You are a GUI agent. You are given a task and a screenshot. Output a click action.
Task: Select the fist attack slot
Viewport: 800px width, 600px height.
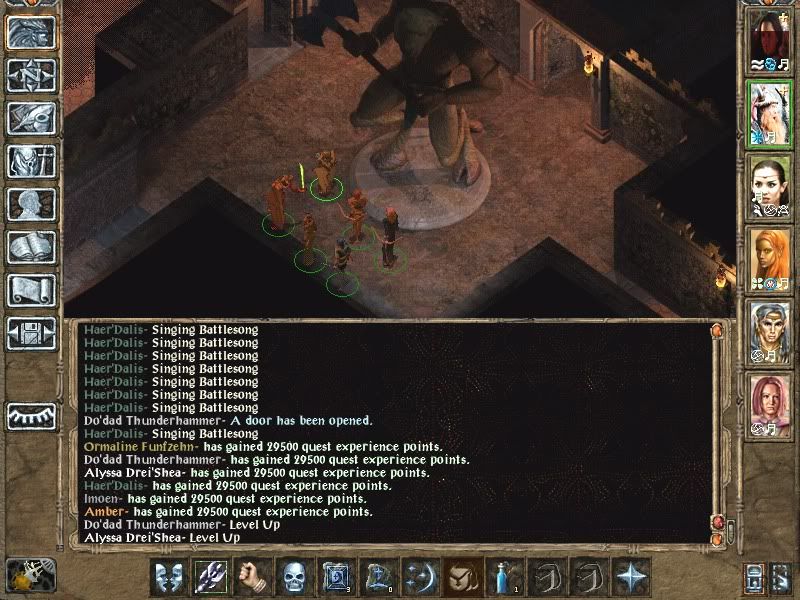252,578
